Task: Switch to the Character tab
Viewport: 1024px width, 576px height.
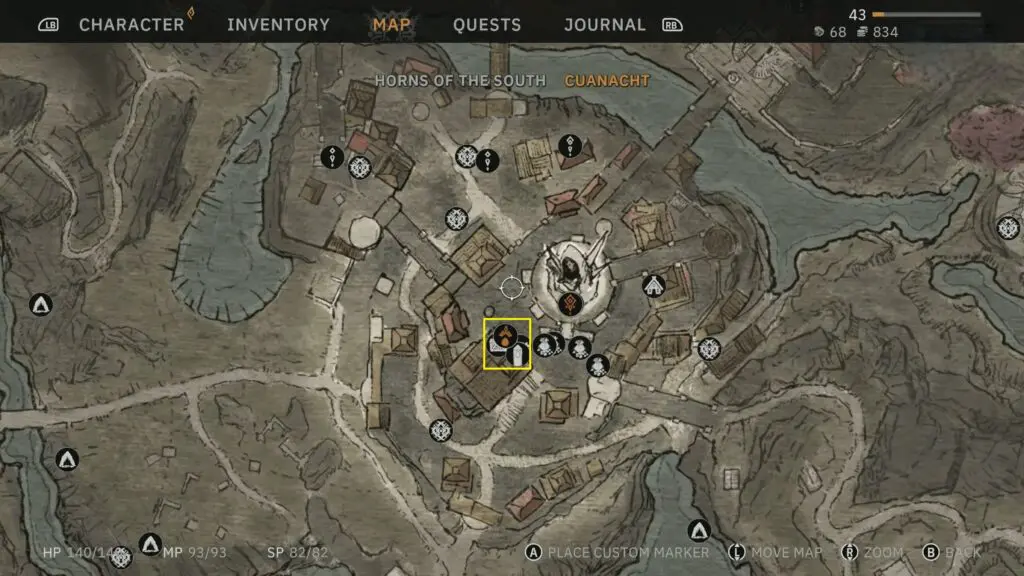Action: click(131, 25)
